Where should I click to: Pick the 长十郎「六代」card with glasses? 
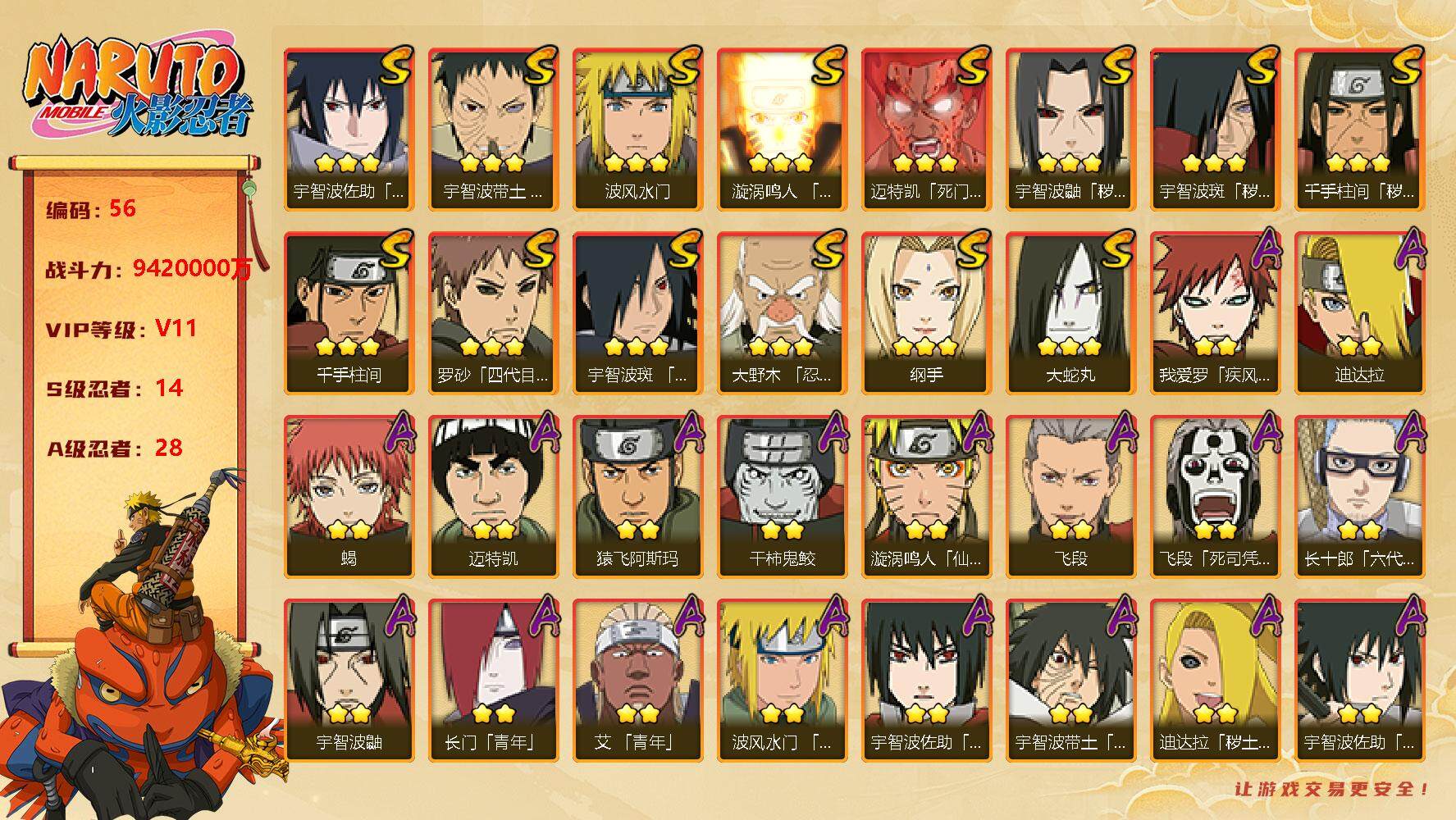pyautogui.click(x=1359, y=496)
